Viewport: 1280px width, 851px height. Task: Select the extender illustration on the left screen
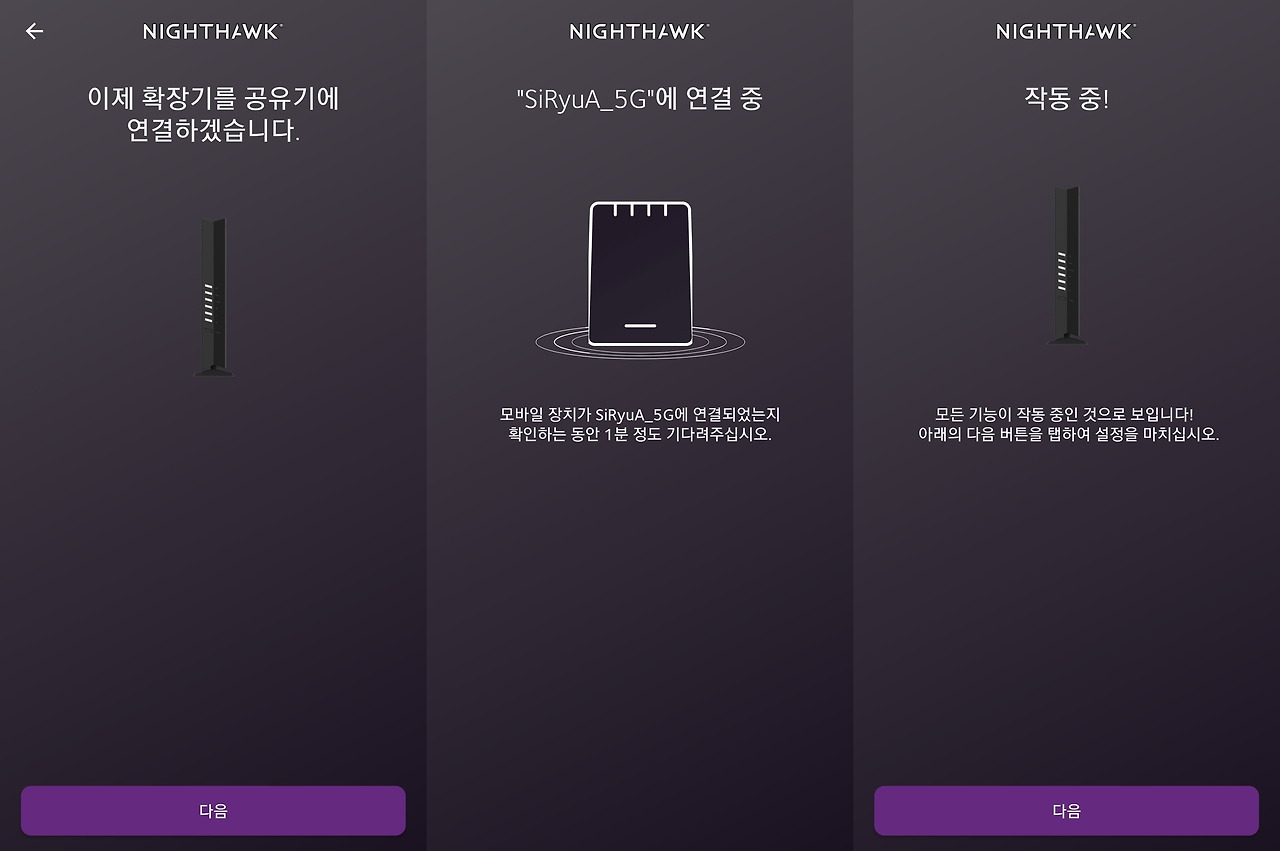coord(213,295)
